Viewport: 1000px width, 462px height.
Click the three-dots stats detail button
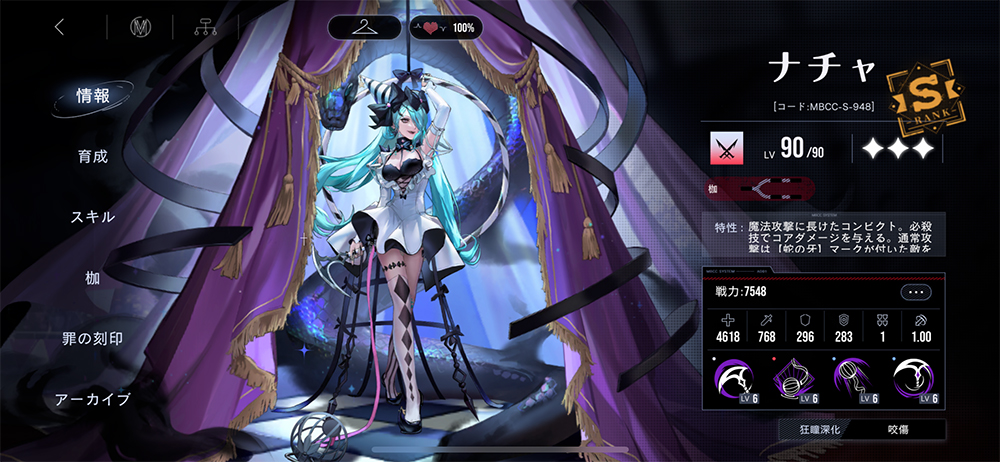click(915, 292)
